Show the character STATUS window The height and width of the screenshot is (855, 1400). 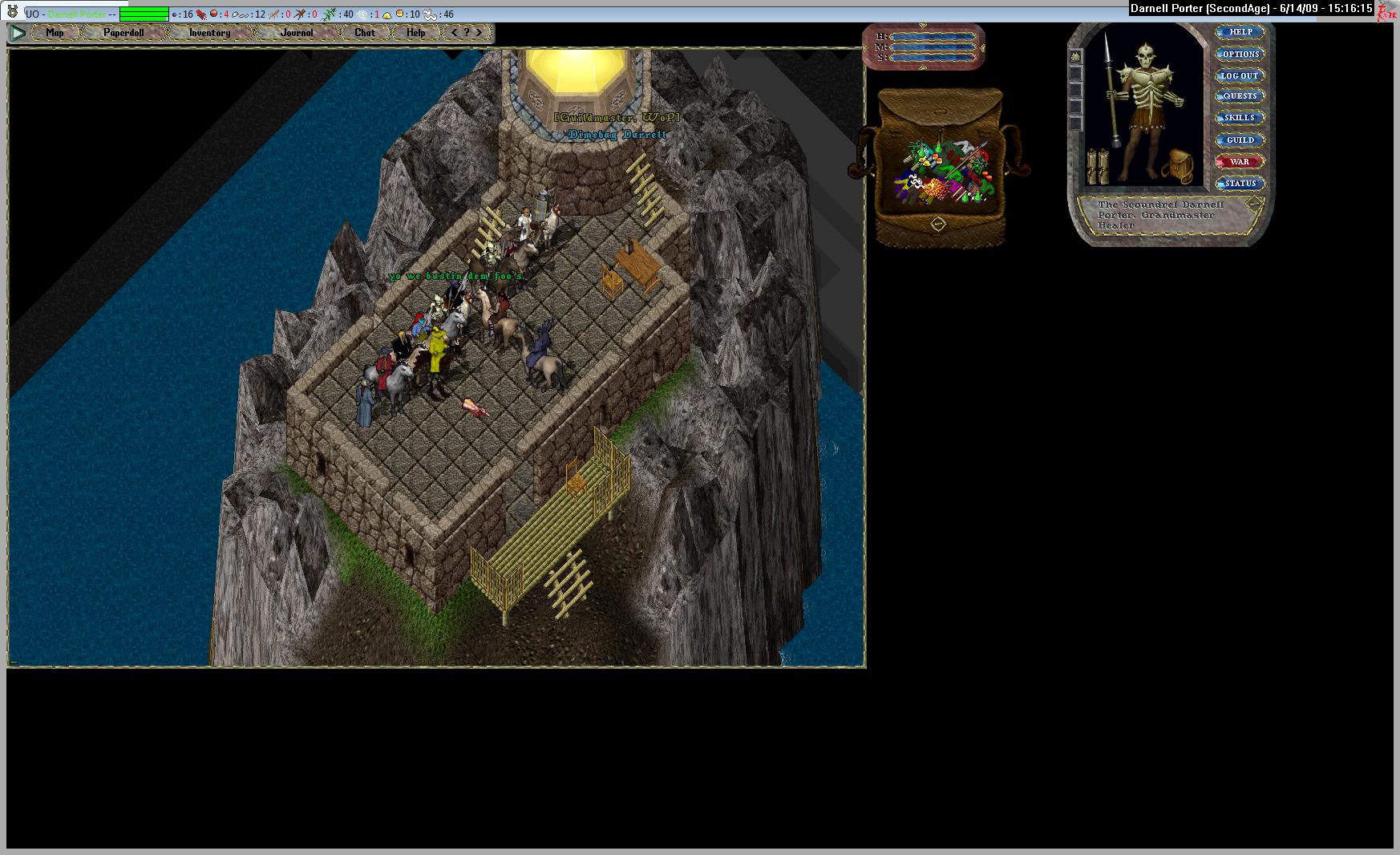[x=1240, y=184]
